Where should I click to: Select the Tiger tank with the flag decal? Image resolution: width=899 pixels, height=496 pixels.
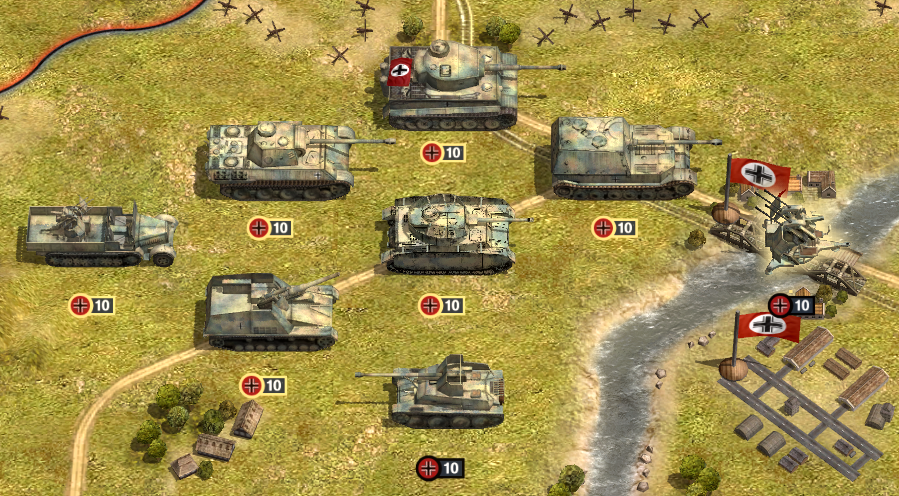pyautogui.click(x=450, y=84)
